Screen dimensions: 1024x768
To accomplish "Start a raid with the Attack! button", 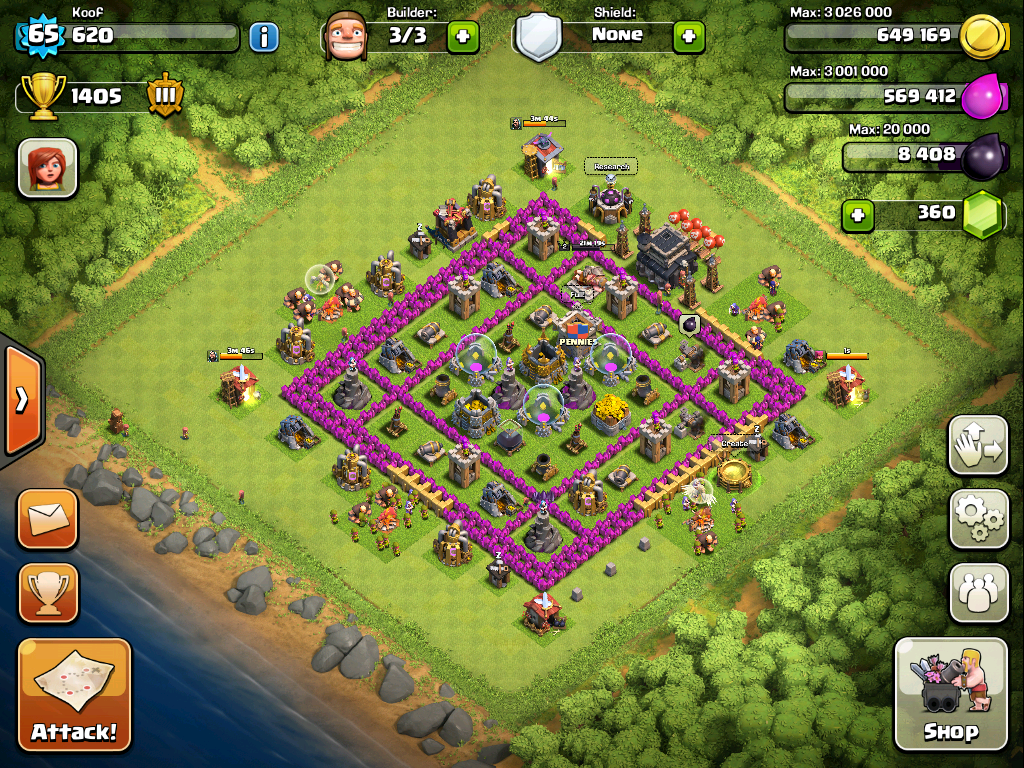I will 75,695.
